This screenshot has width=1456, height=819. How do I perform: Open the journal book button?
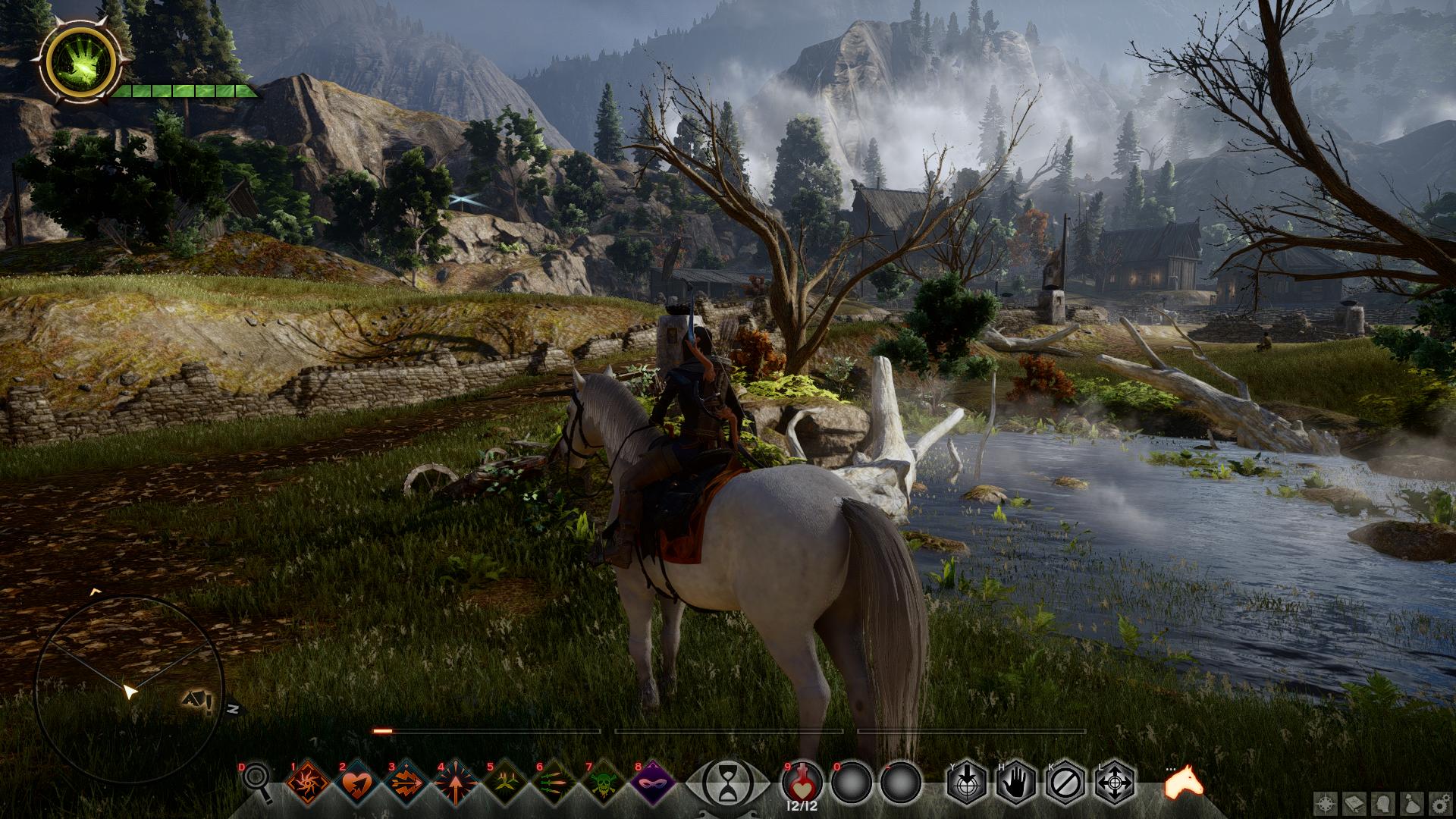tap(1356, 802)
